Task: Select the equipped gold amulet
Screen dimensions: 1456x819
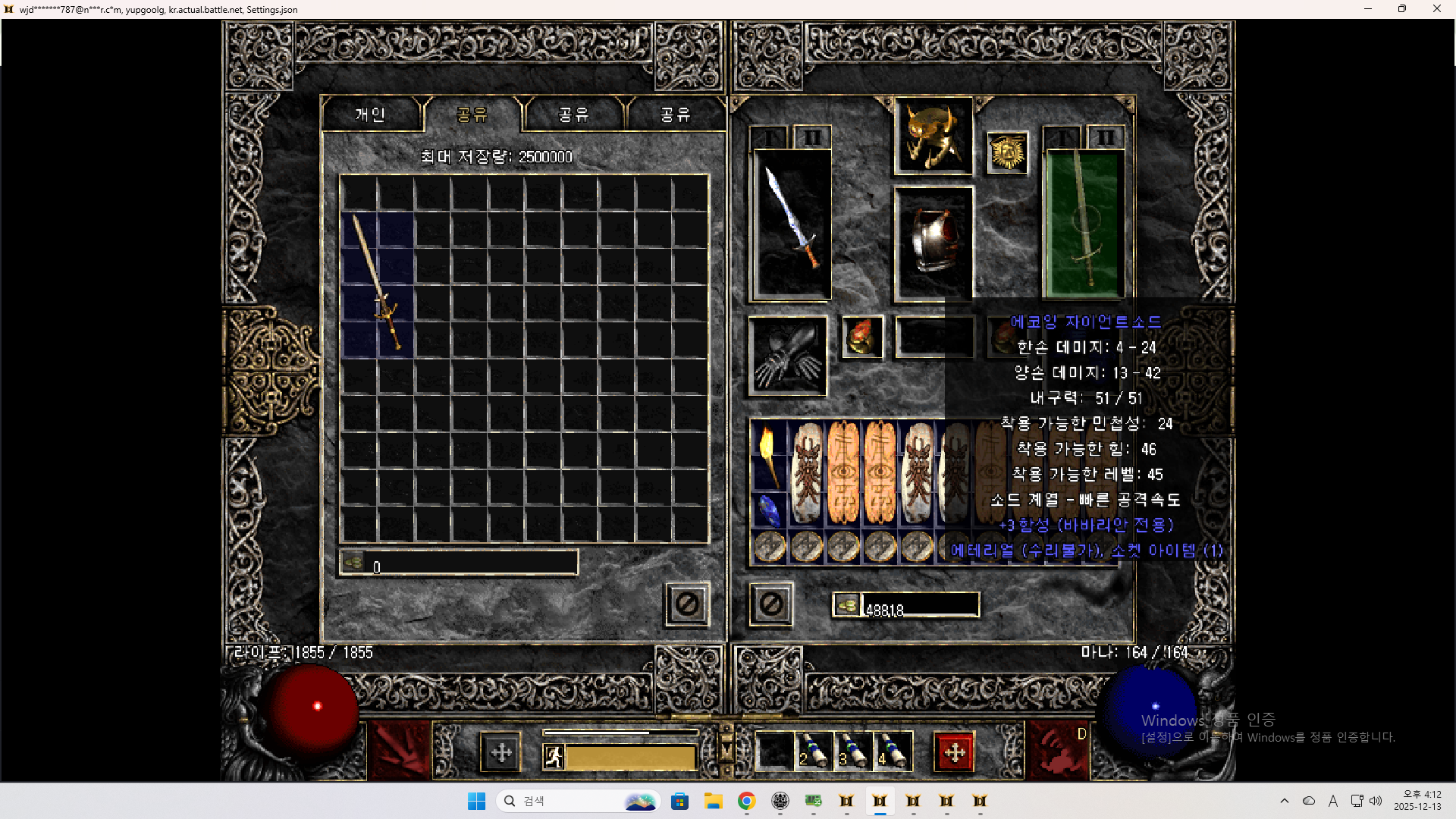Action: [1007, 152]
